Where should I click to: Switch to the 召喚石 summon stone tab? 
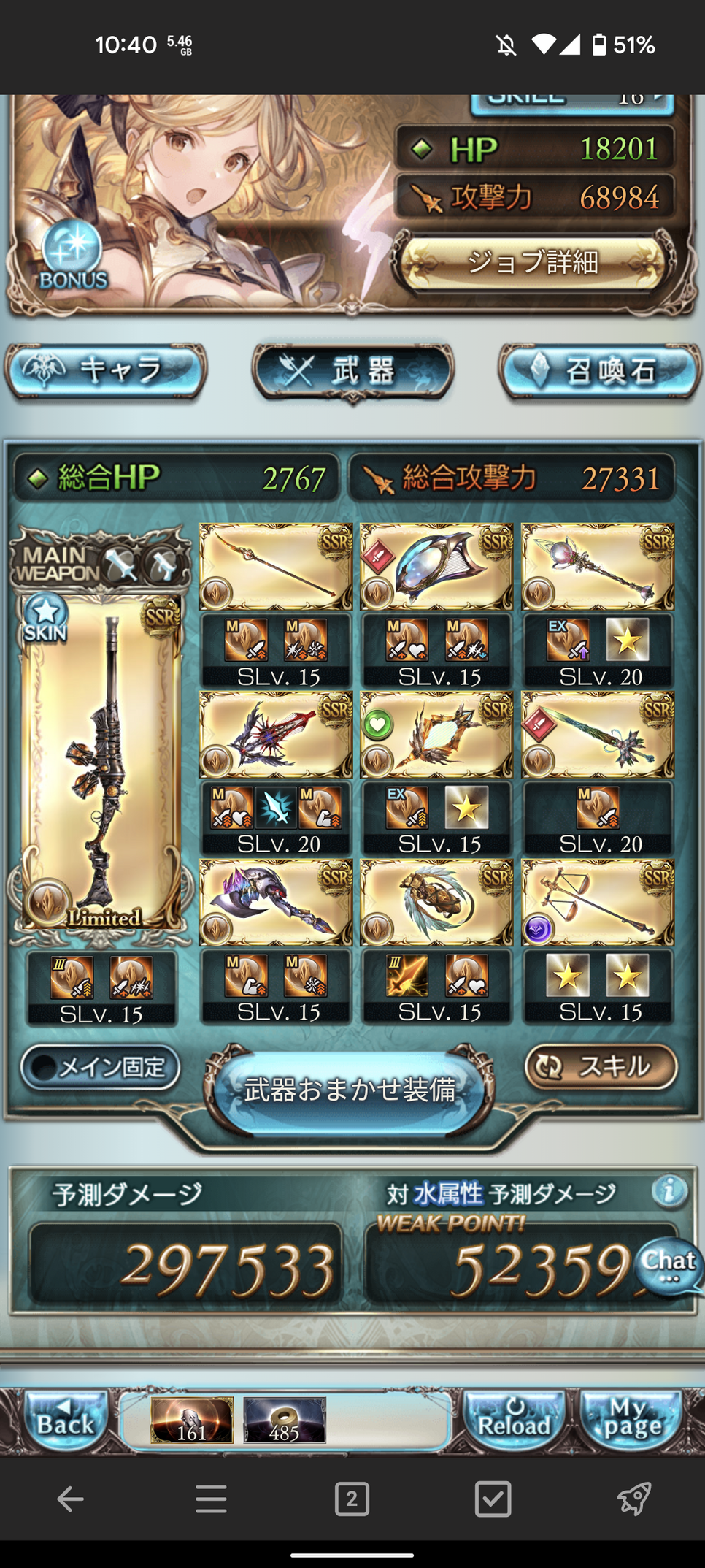(600, 371)
